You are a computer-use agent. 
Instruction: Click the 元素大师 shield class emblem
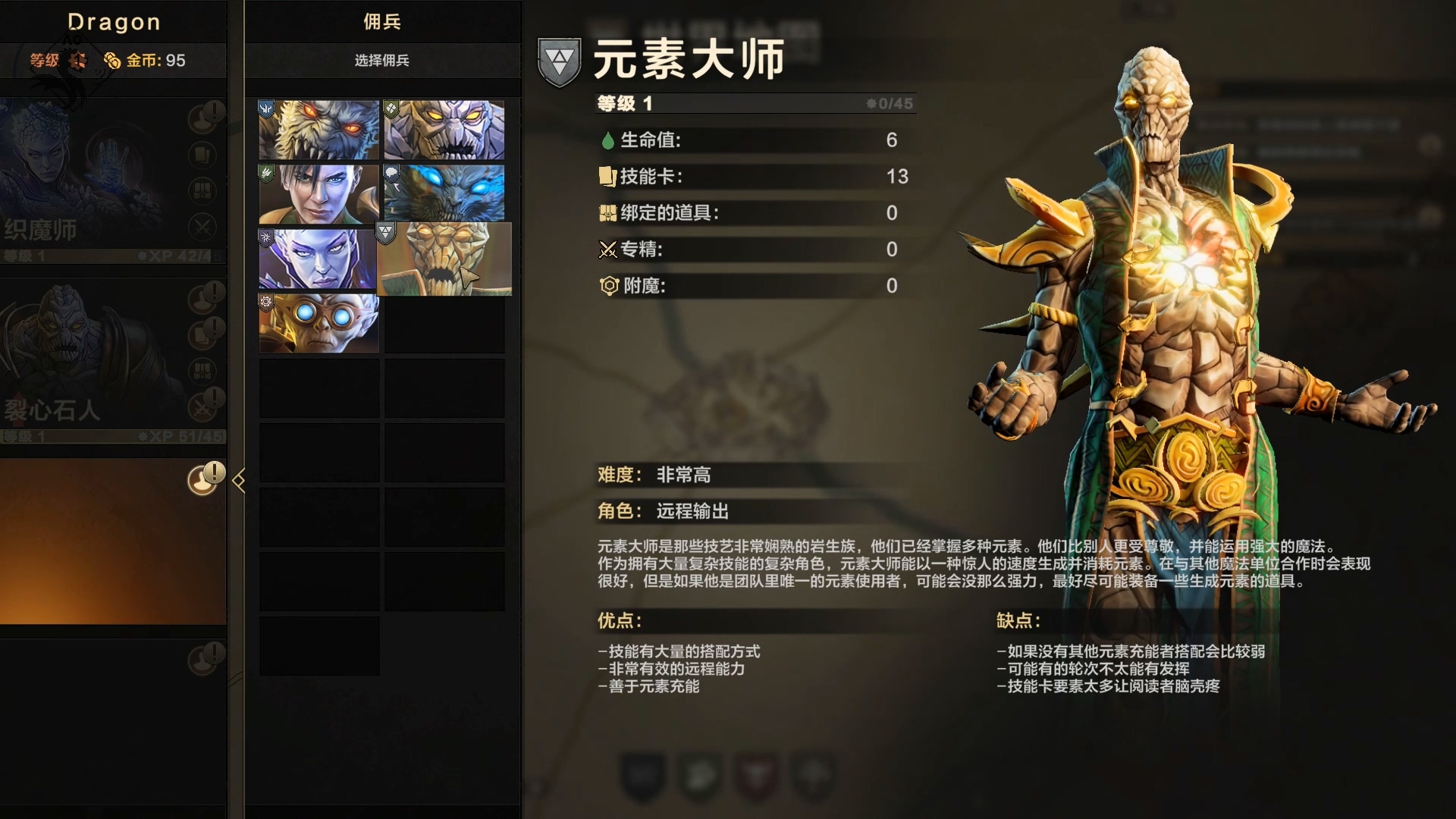tap(559, 64)
